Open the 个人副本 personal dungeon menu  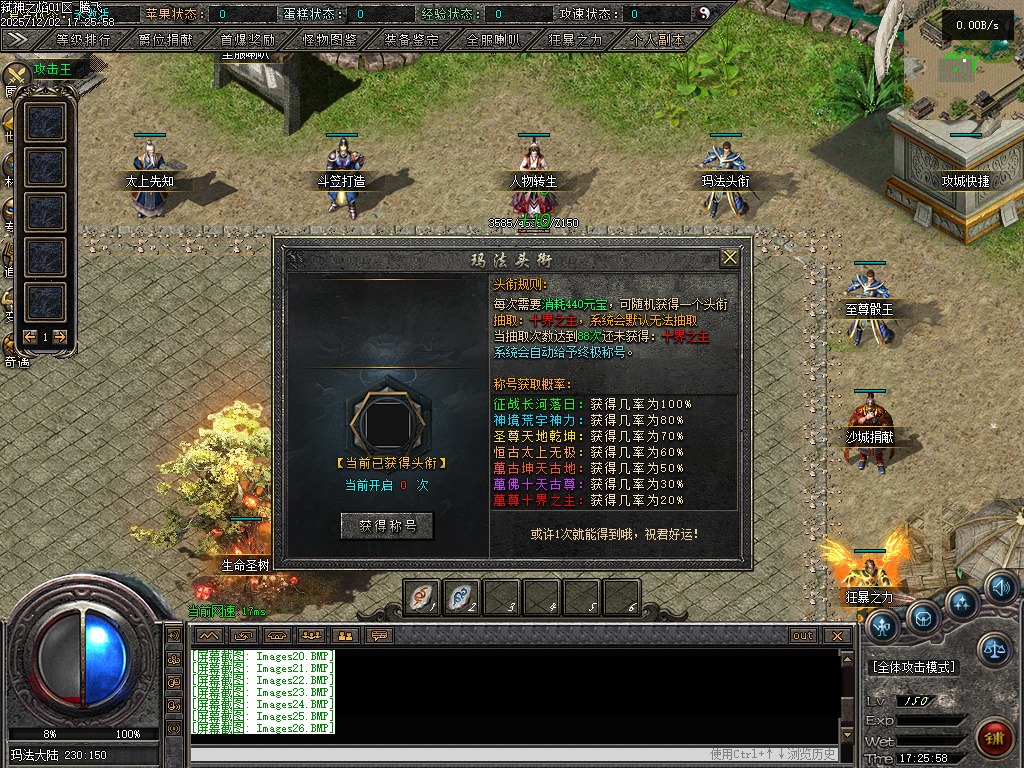point(657,40)
